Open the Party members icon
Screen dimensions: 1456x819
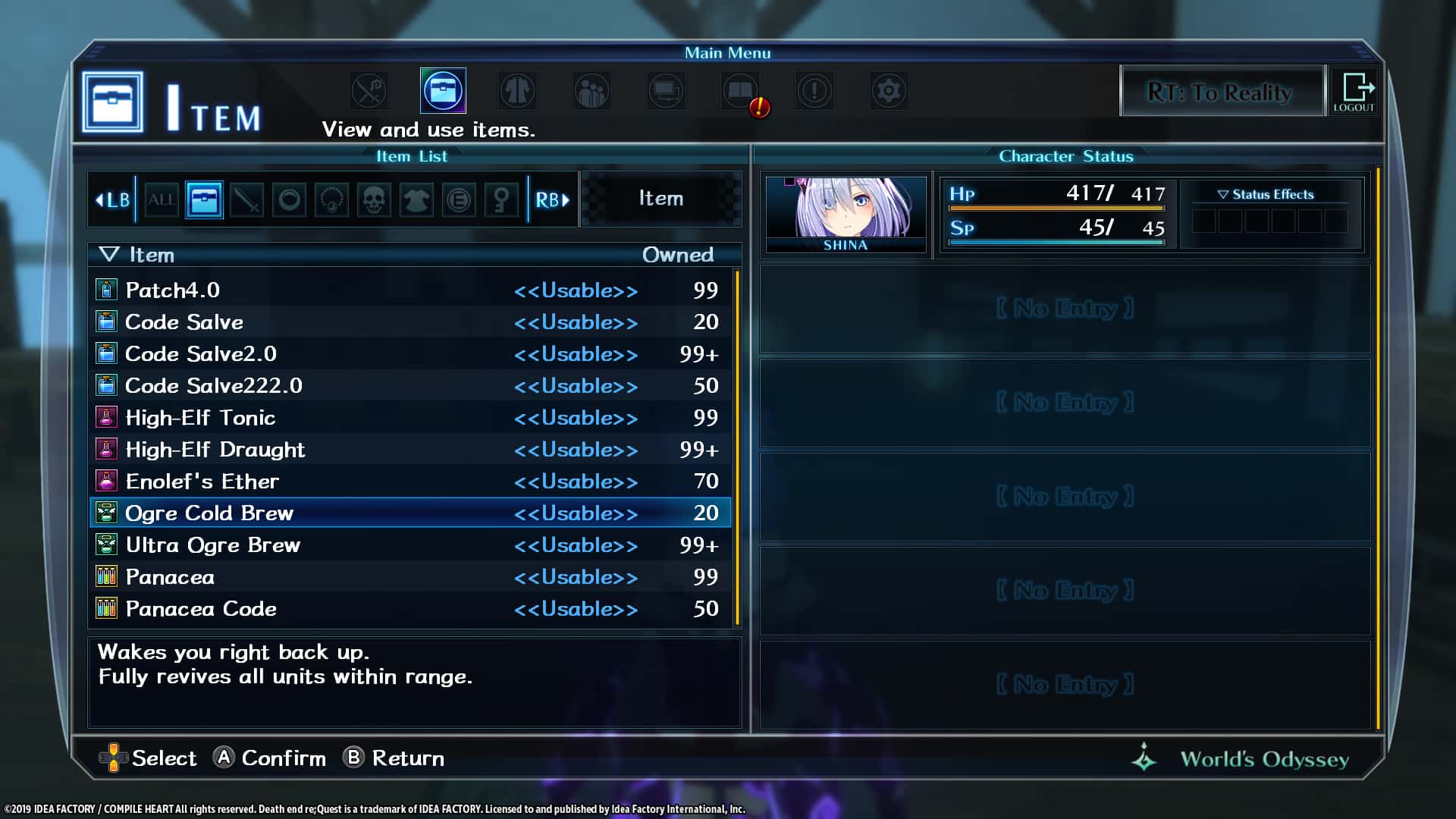591,90
